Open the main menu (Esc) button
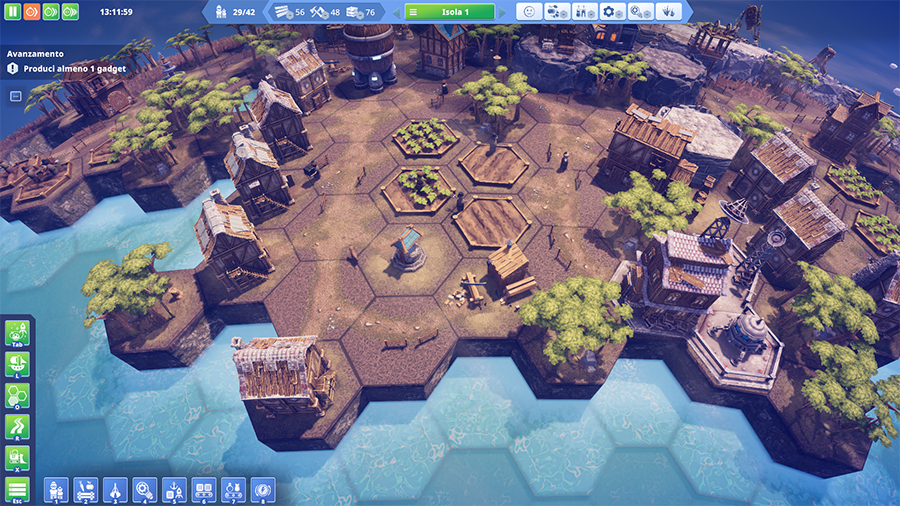Screen dimensions: 900x506 [17, 490]
